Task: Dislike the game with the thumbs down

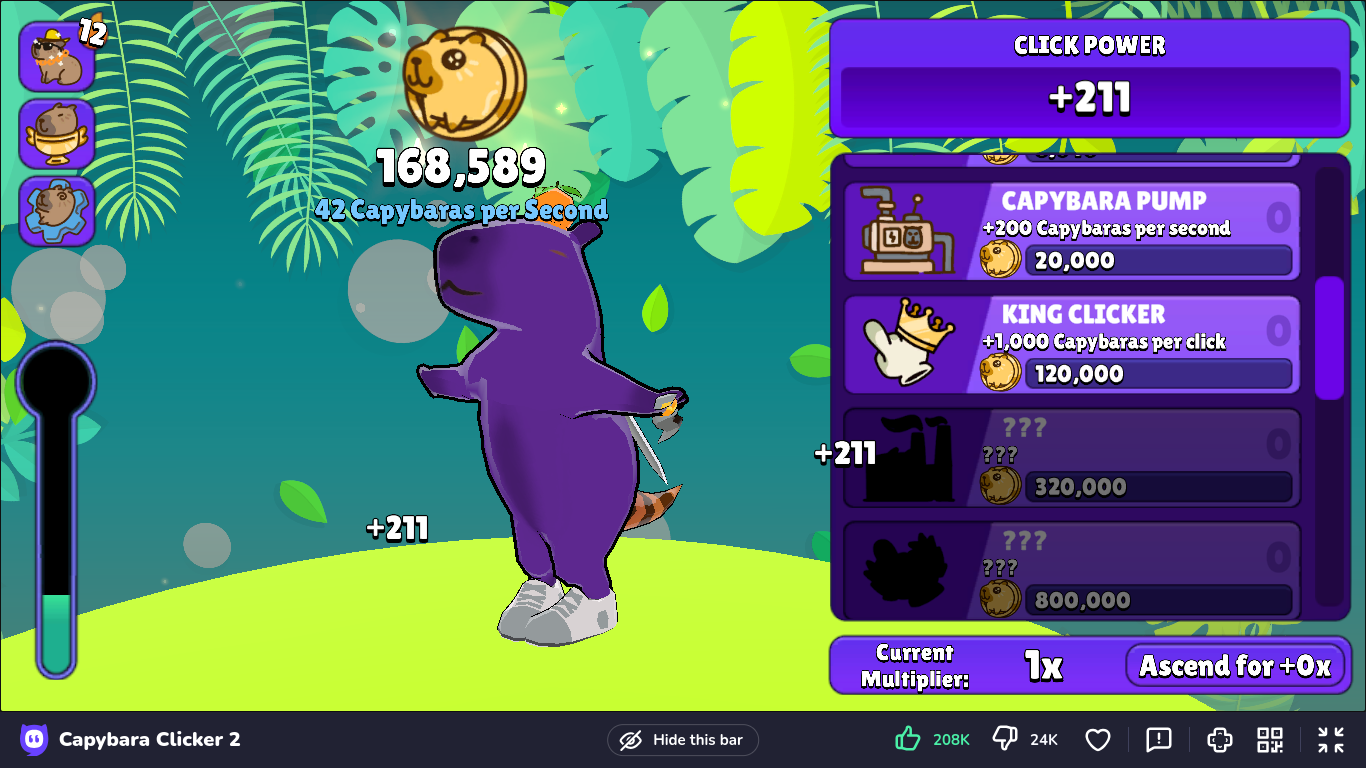Action: 1003,738
